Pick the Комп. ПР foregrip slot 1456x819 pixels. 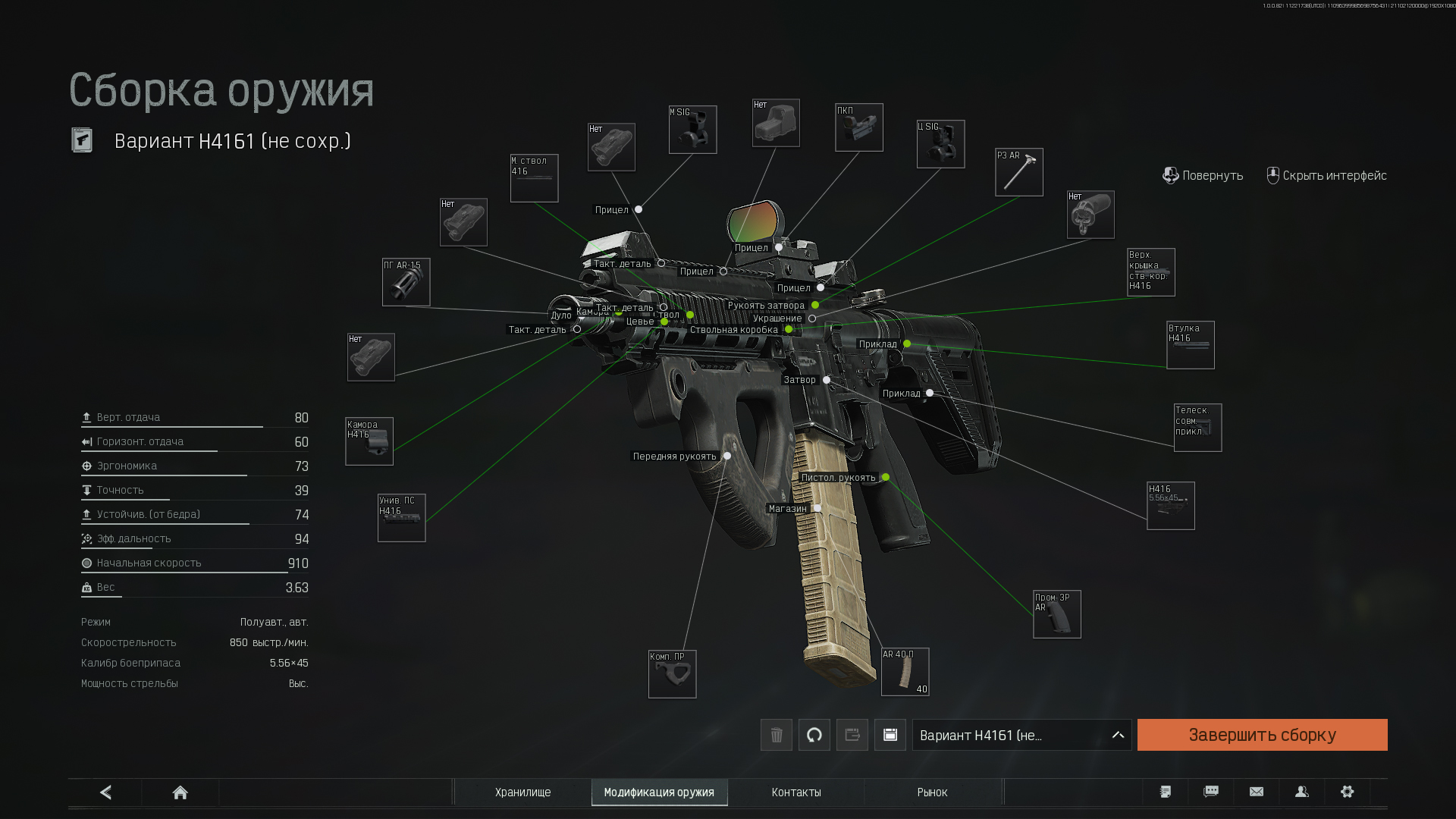672,674
